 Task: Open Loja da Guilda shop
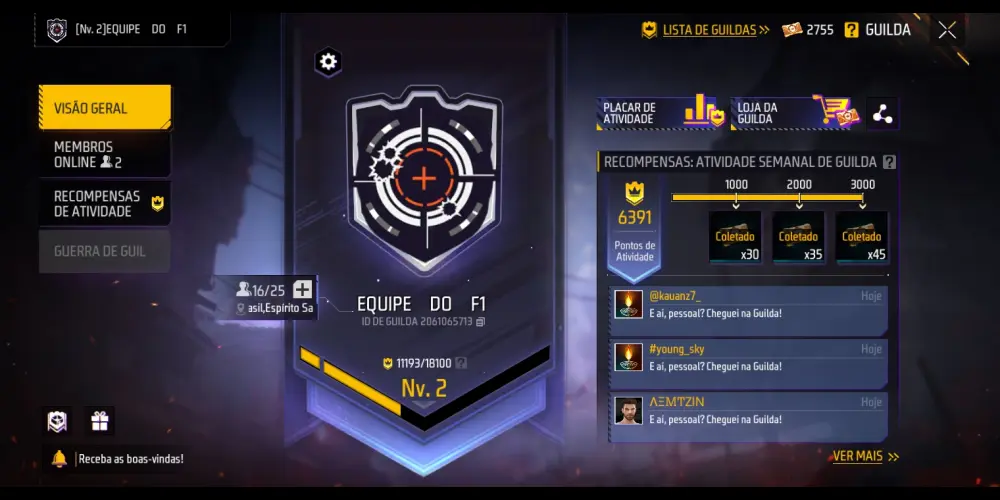(x=796, y=114)
